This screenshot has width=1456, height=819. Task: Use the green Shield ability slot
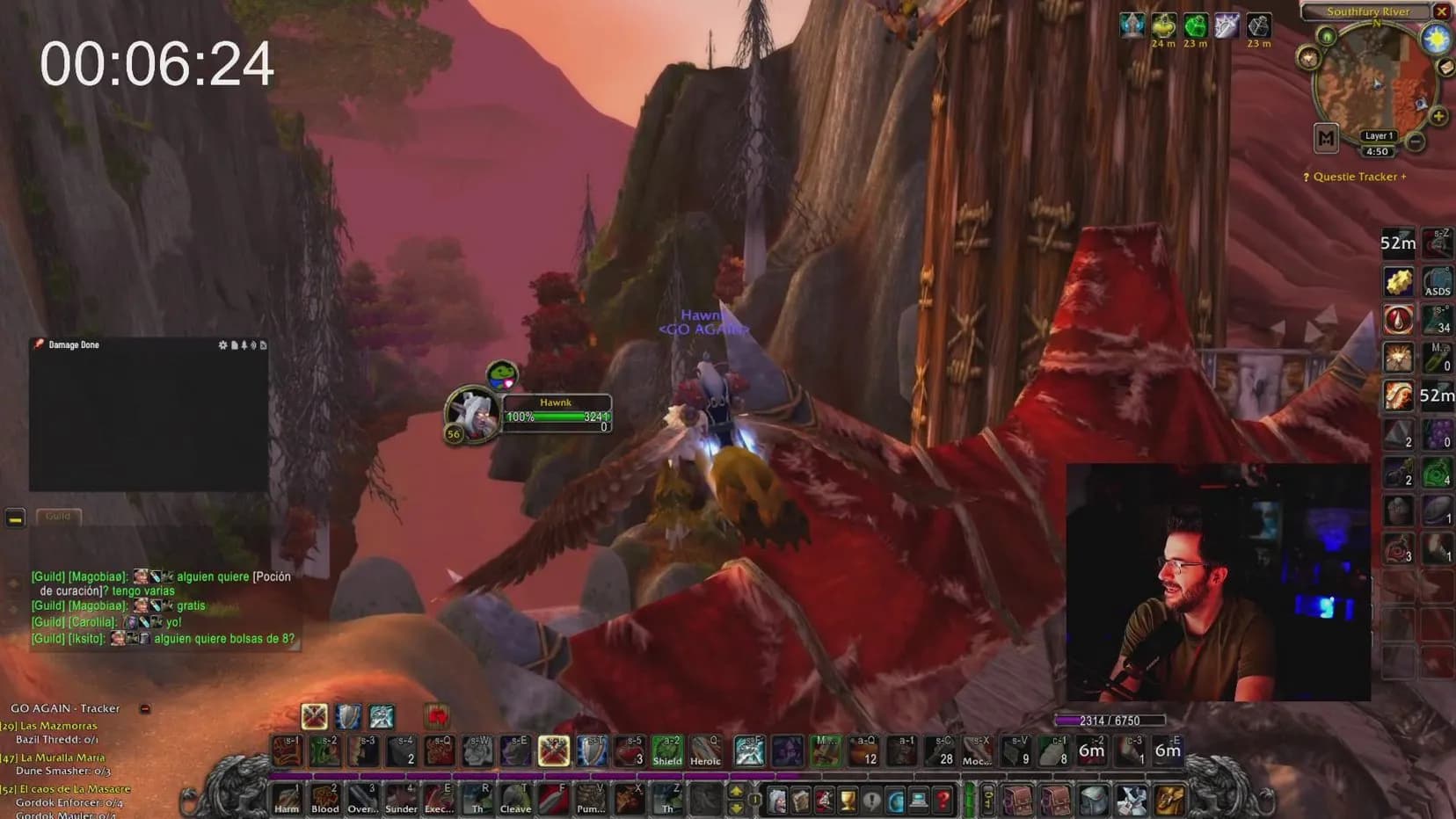coord(666,751)
